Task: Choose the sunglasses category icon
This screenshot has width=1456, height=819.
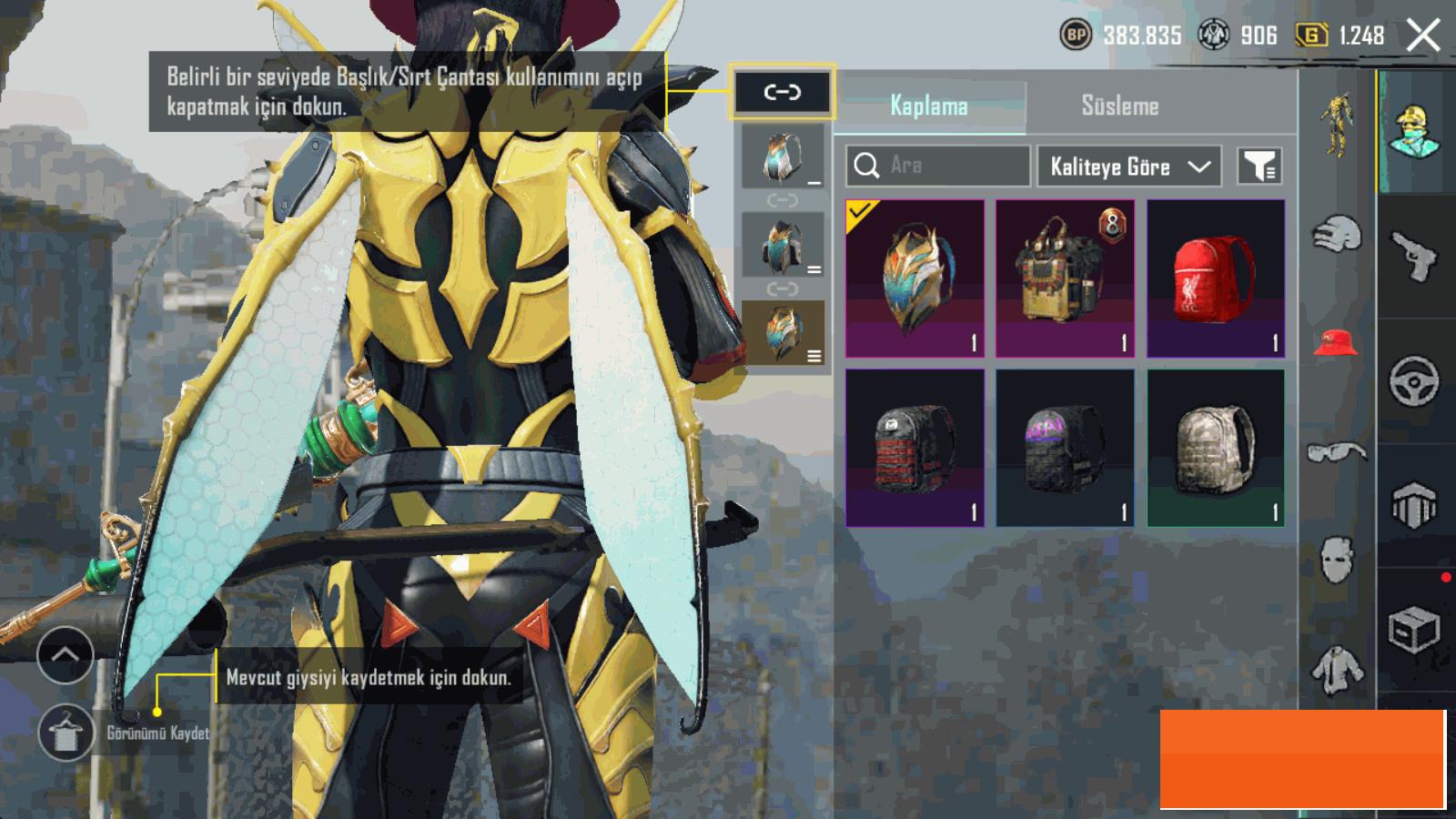Action: pyautogui.click(x=1336, y=451)
